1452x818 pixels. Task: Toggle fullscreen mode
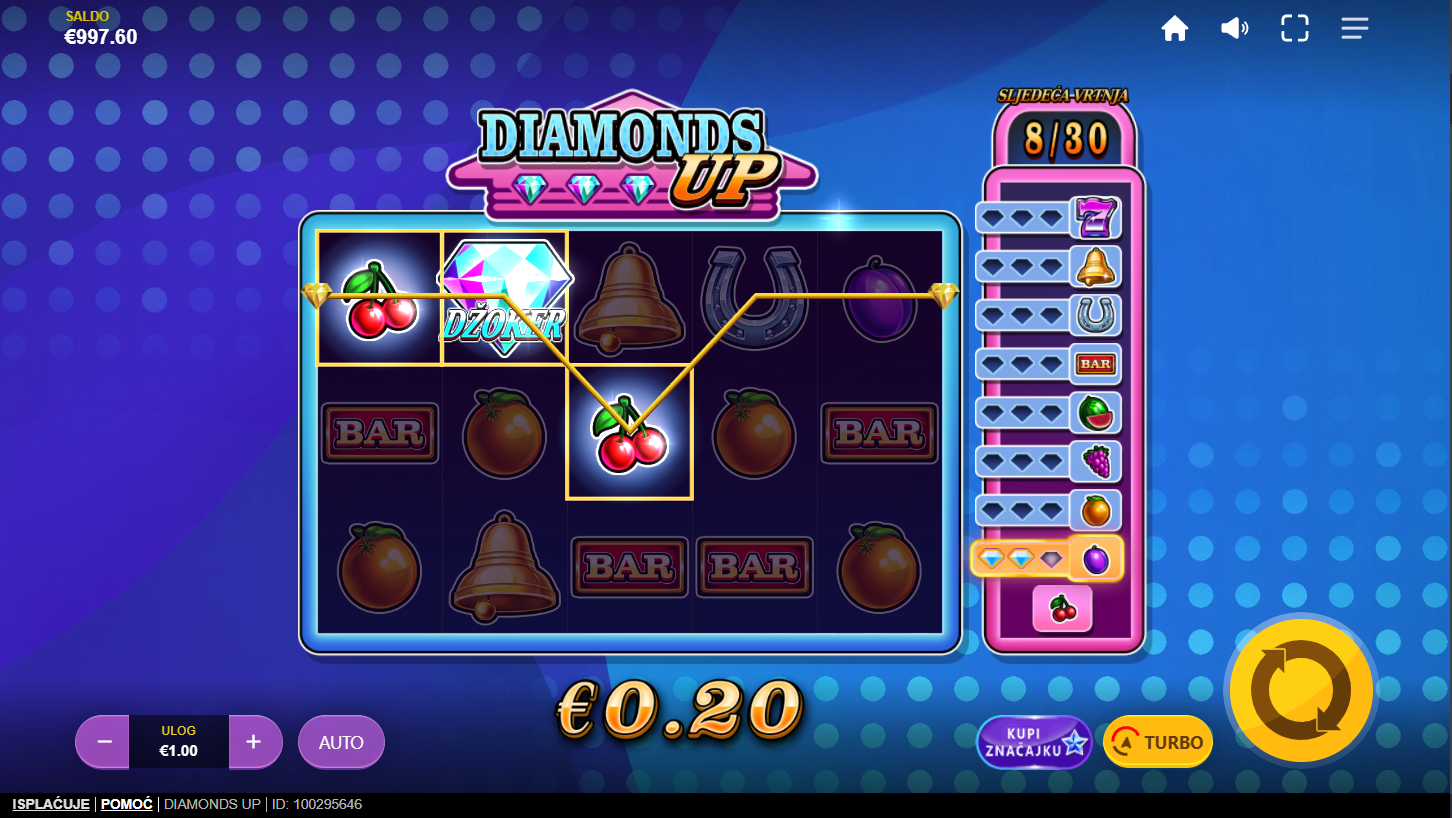(x=1295, y=29)
